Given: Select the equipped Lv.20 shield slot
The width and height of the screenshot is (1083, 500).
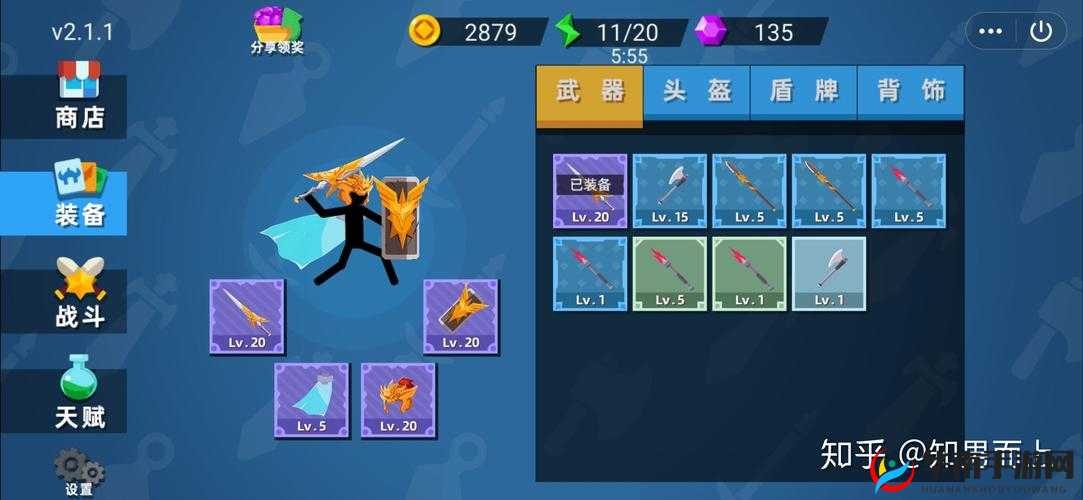Looking at the screenshot, I should (x=460, y=316).
